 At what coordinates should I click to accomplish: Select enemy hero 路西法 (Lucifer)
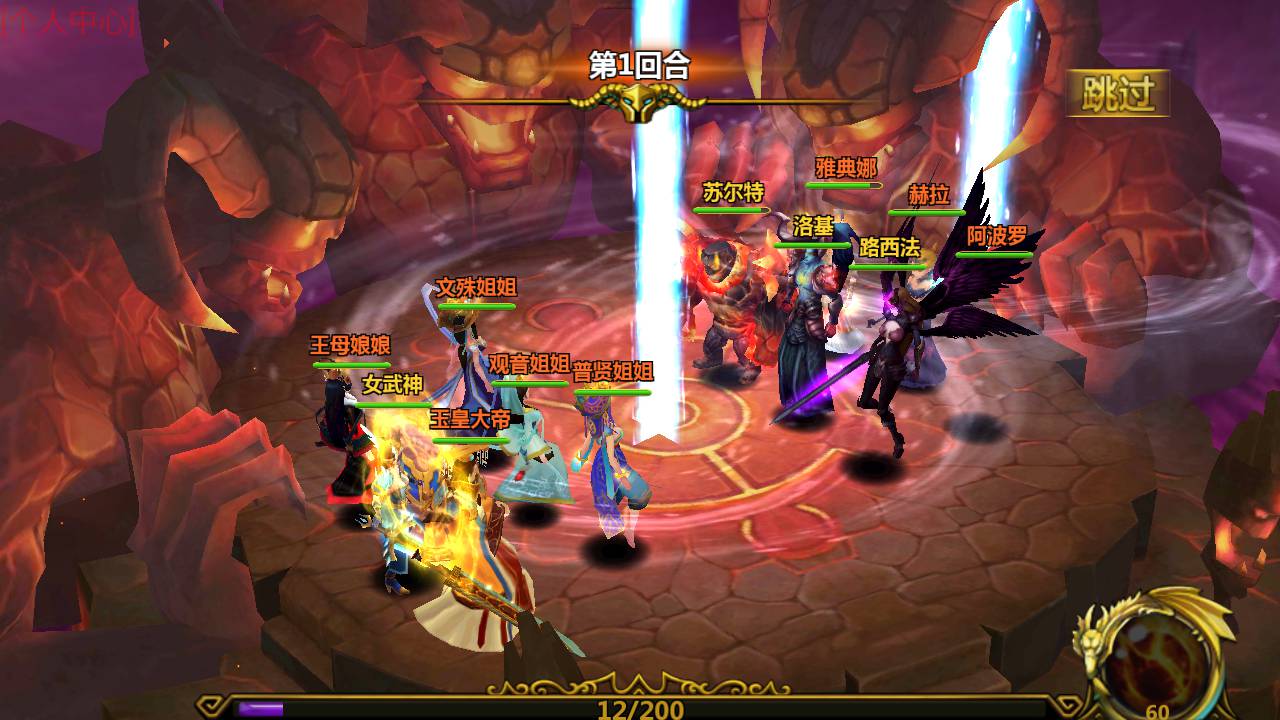point(888,245)
